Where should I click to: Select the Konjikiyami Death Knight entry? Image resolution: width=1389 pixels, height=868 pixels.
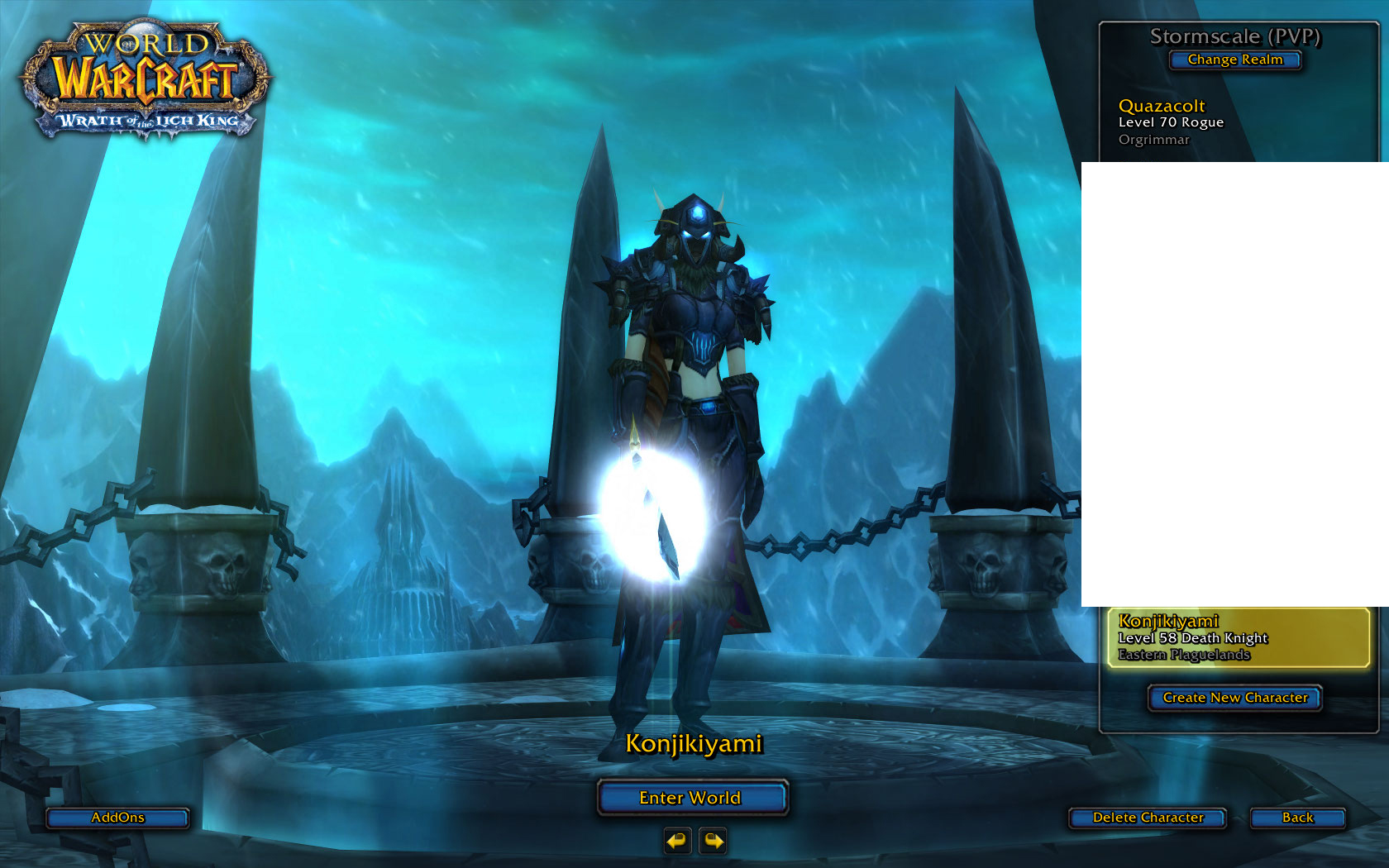point(1238,637)
